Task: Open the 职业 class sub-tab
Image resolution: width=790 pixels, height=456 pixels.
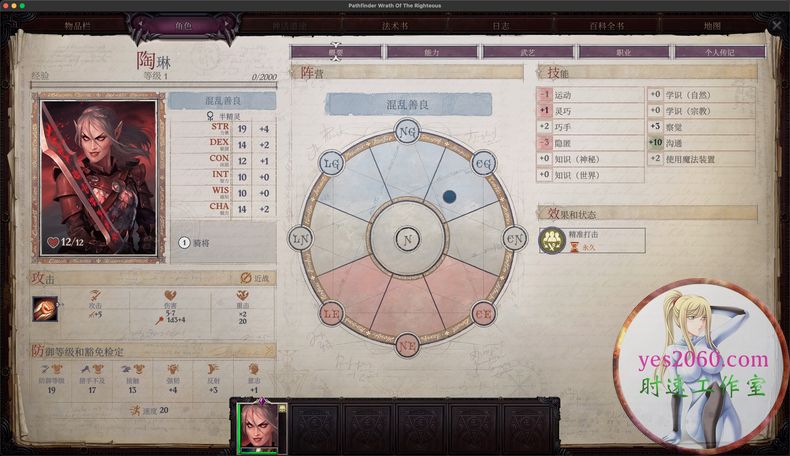Action: point(623,51)
